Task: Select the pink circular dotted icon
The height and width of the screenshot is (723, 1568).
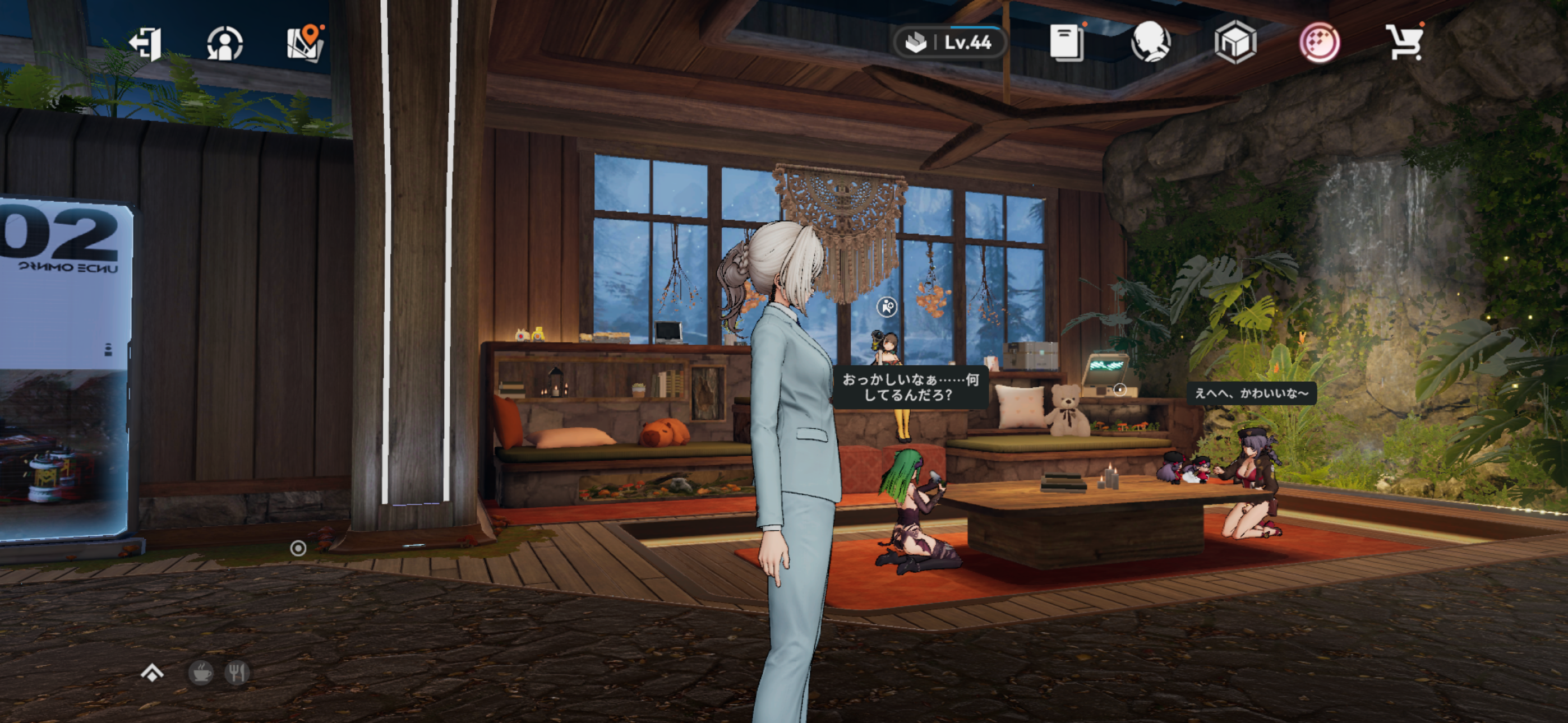Action: [1320, 43]
